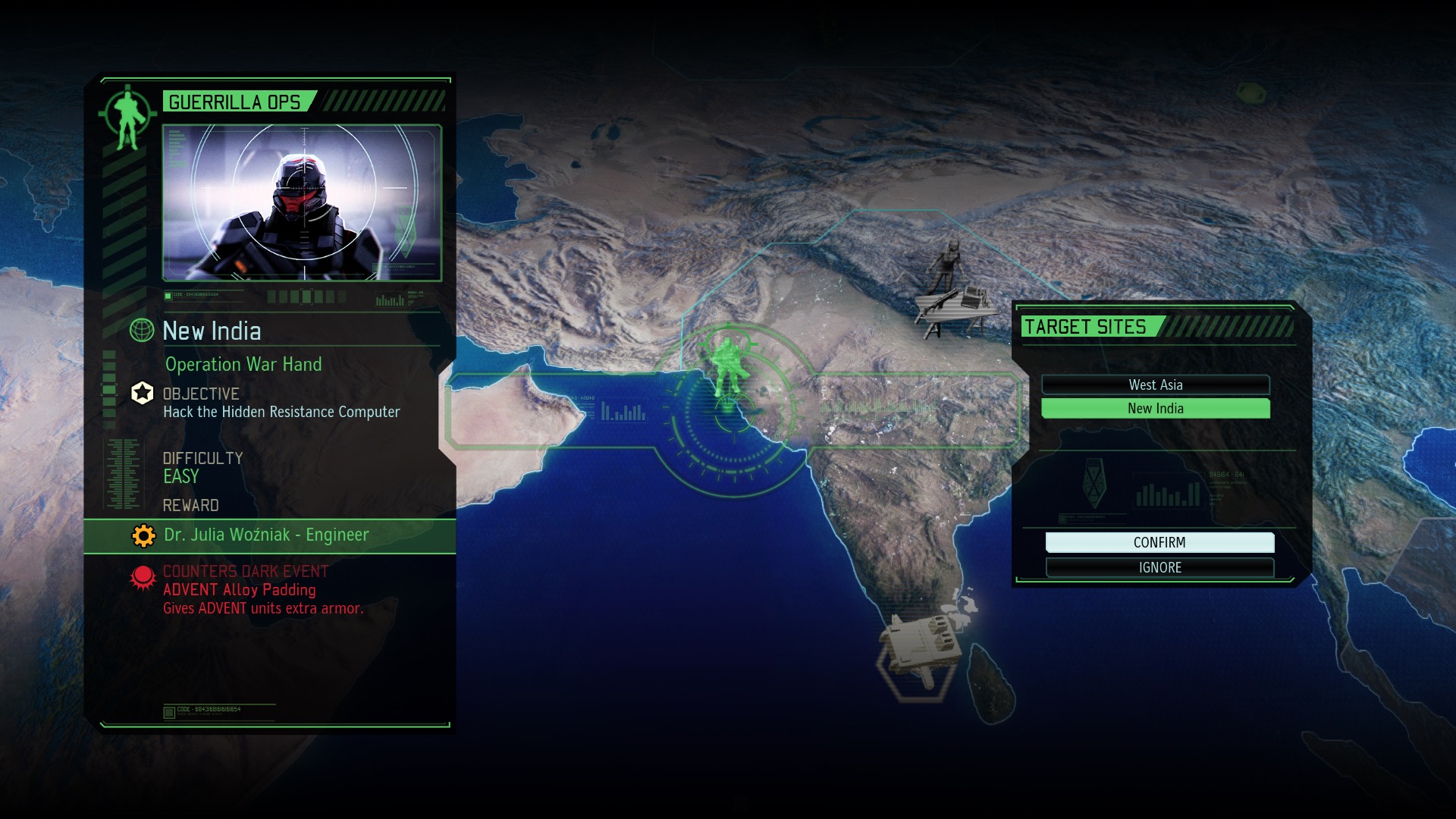Click the Target Sites header banner
The height and width of the screenshot is (819, 1456).
[1086, 327]
